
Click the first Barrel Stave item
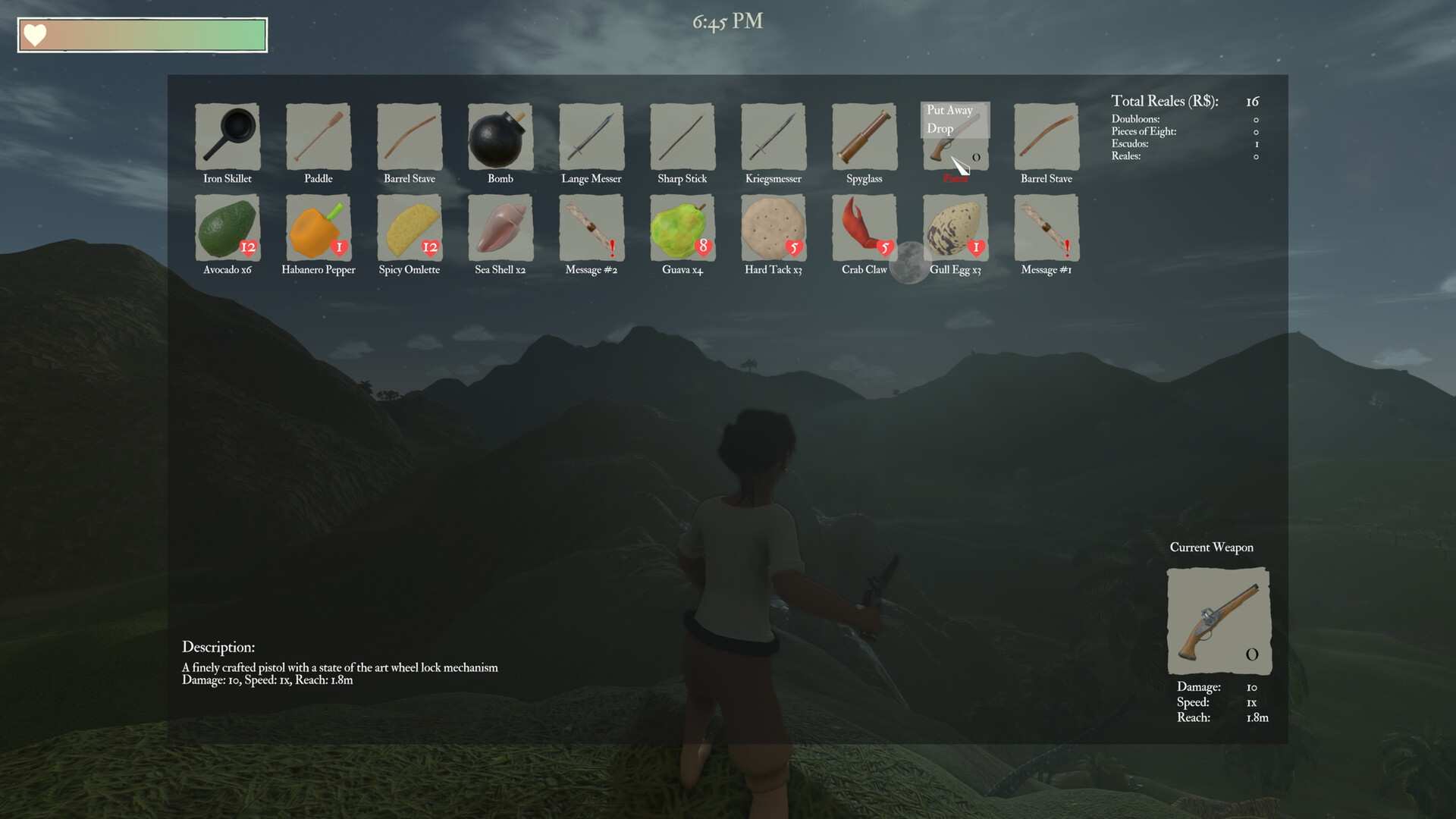[409, 138]
